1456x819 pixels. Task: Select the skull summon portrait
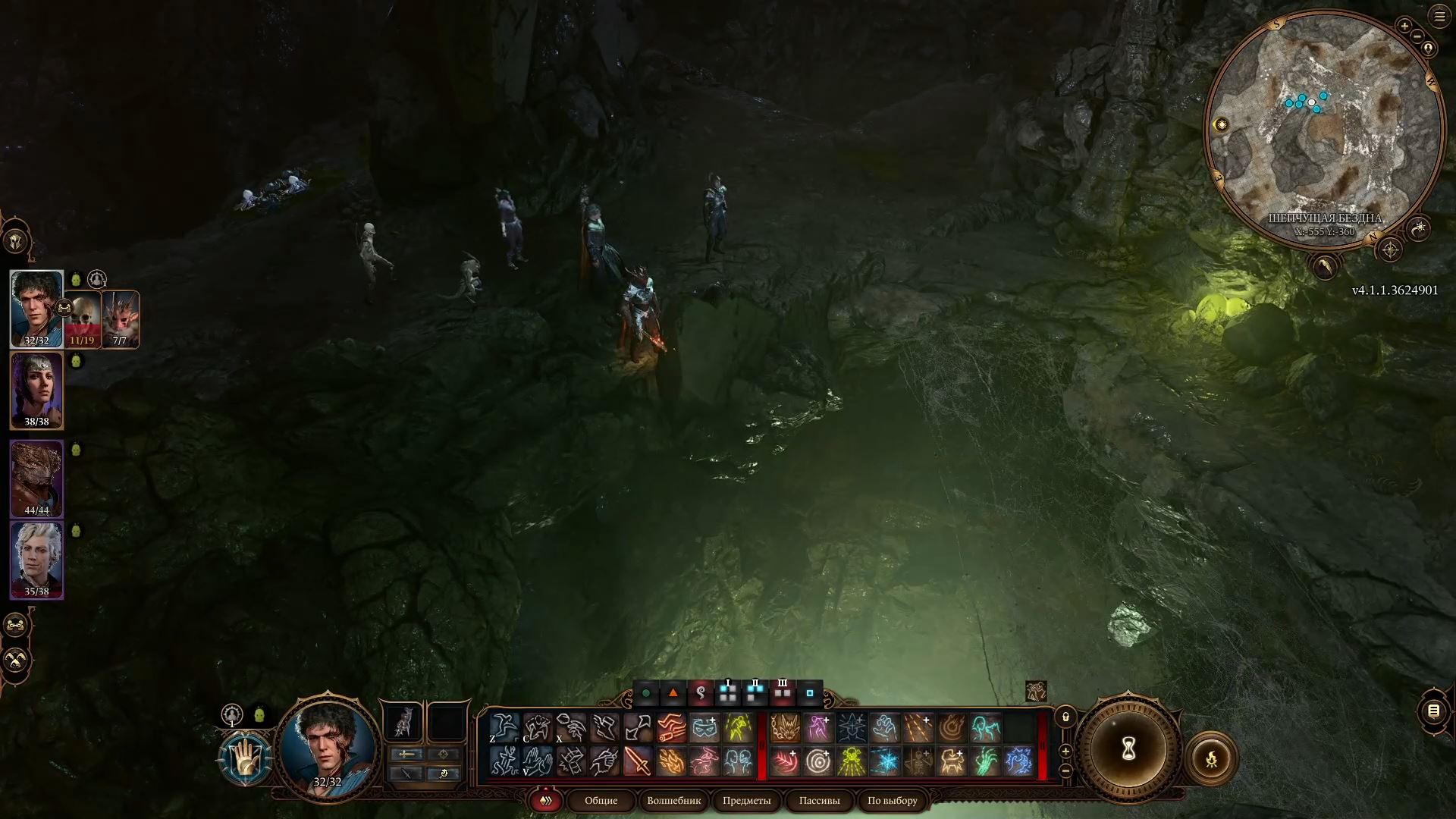[82, 317]
